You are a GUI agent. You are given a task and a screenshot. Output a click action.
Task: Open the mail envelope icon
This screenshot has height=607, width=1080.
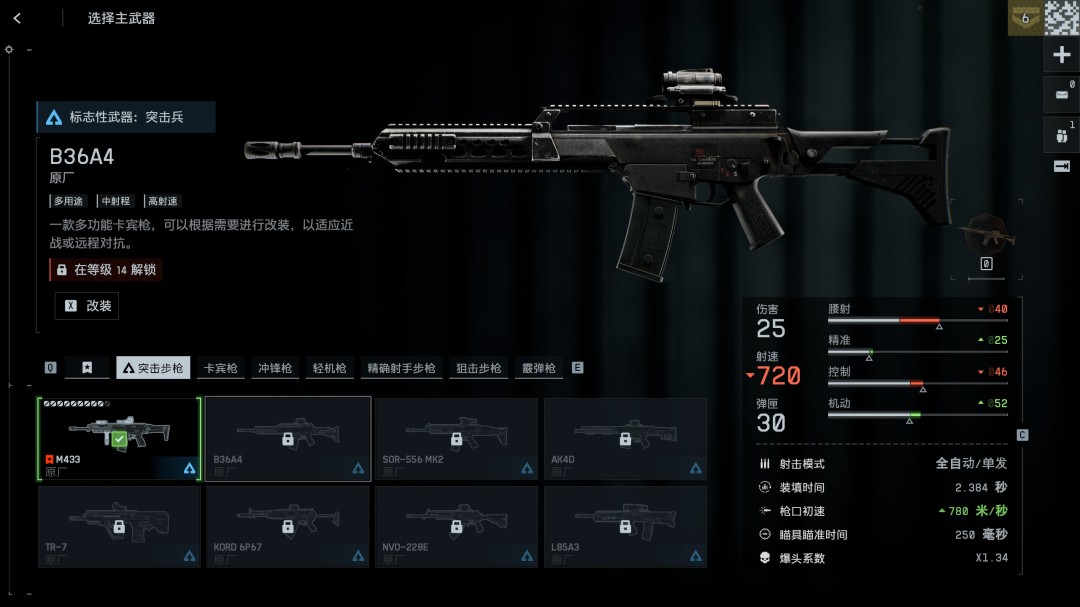point(1061,95)
